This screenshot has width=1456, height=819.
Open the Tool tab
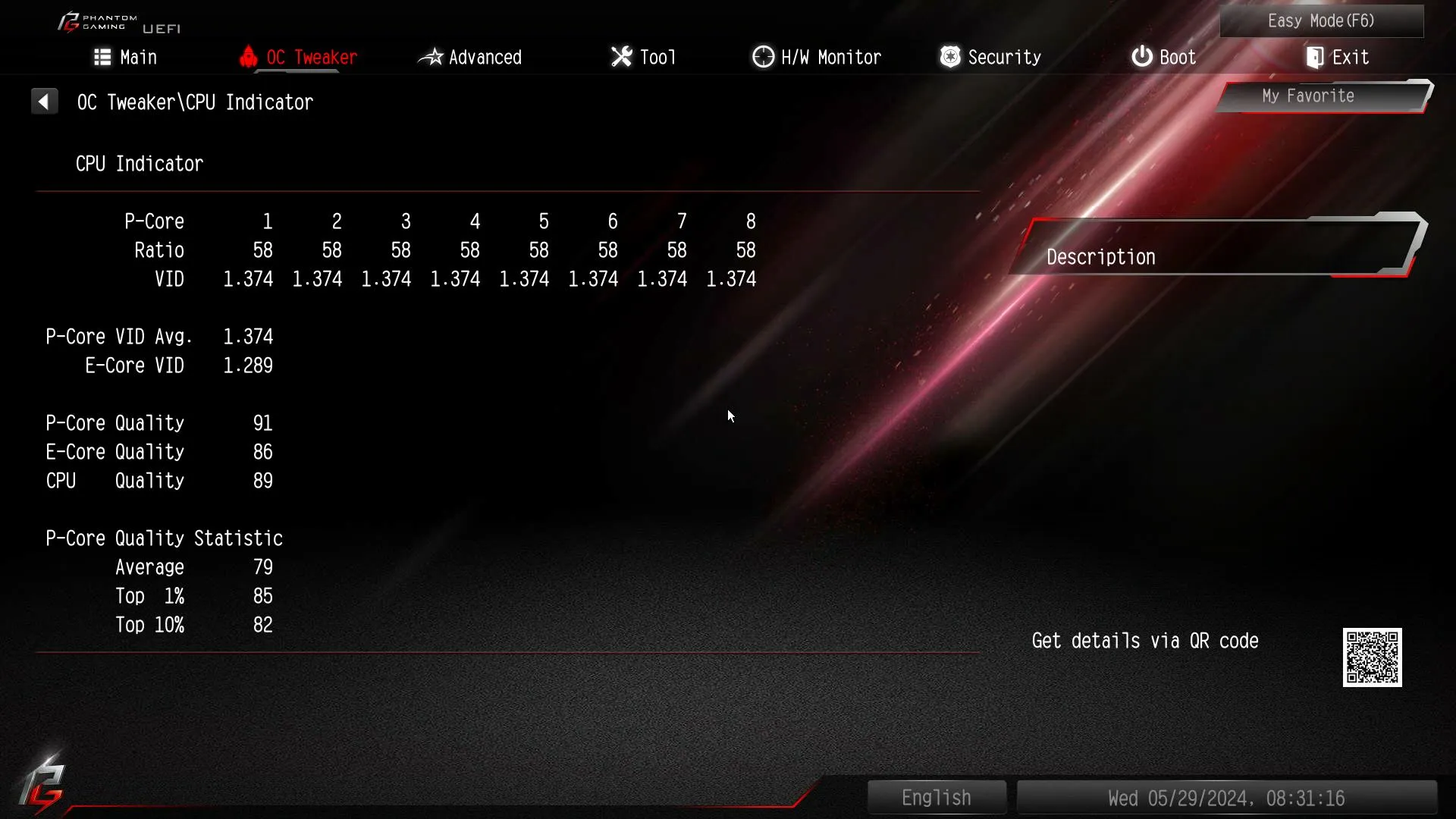point(643,58)
